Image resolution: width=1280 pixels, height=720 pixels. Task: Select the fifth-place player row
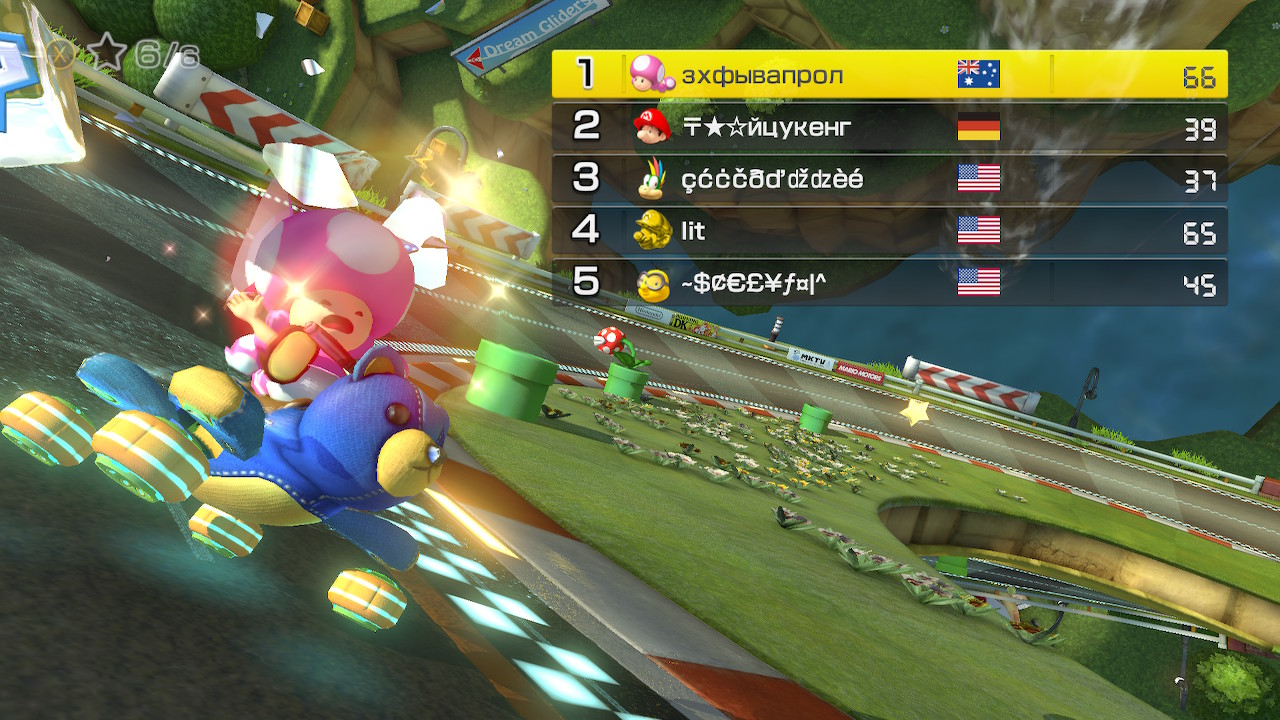pos(889,283)
